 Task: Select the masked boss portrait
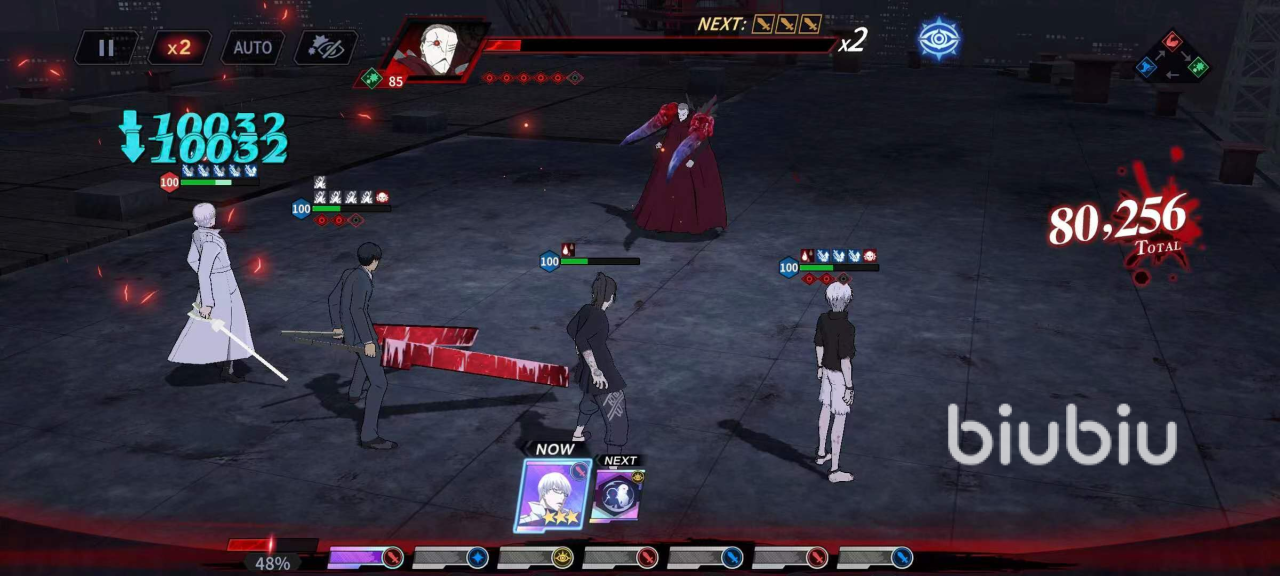pyautogui.click(x=436, y=51)
